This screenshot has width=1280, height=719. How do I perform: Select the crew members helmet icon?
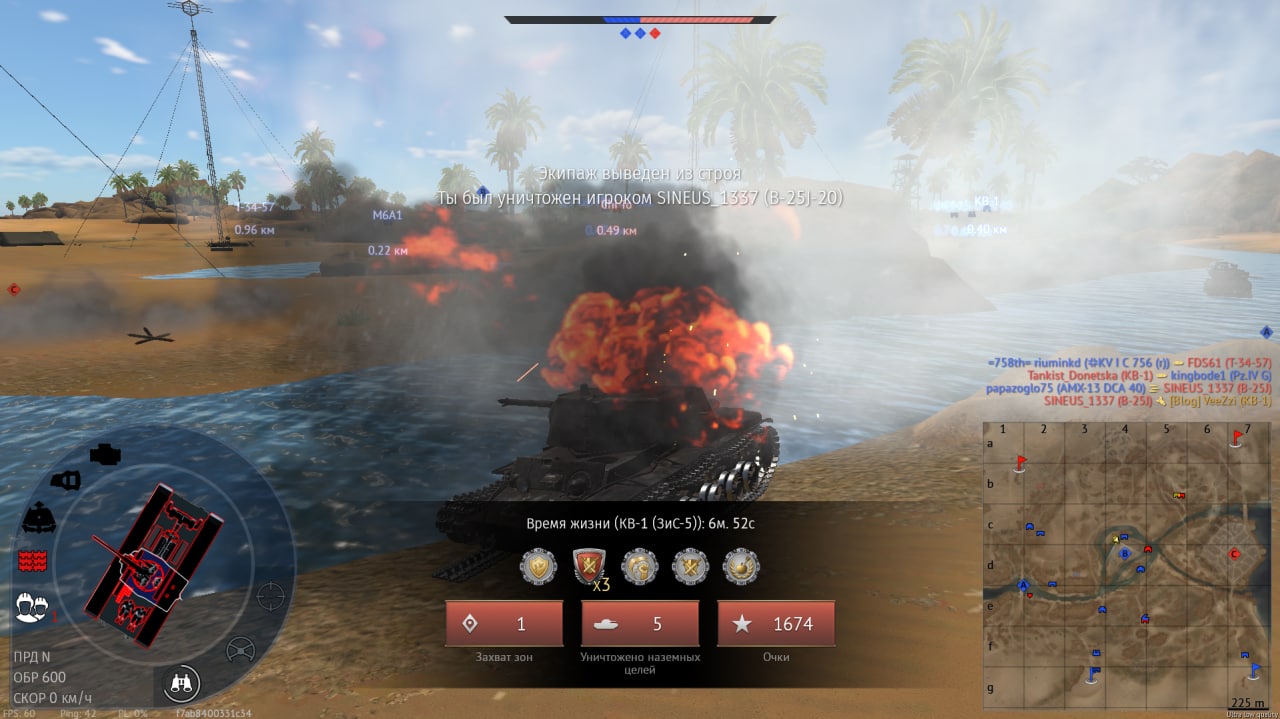point(34,605)
